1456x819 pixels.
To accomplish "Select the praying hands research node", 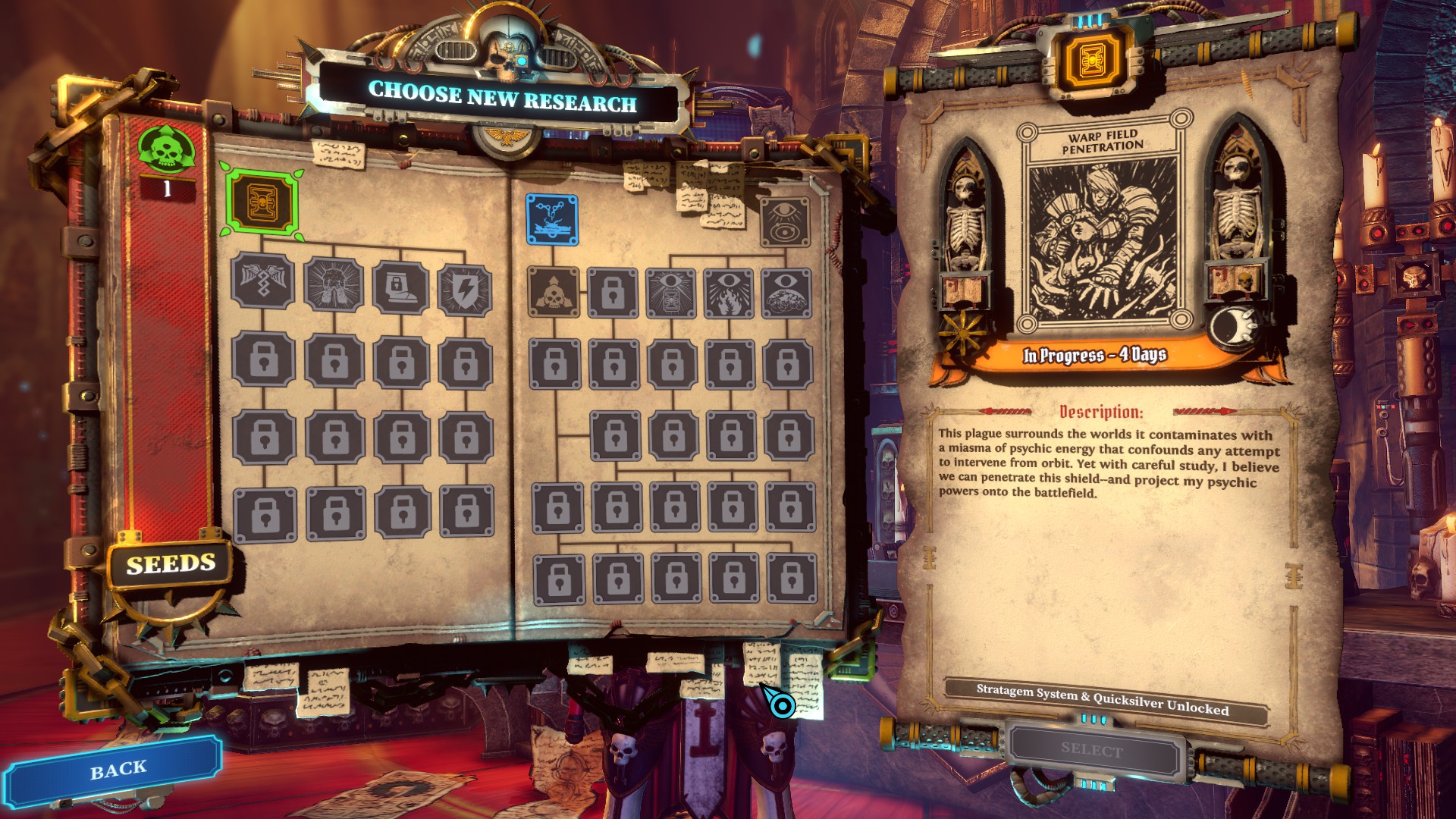I will 333,285.
